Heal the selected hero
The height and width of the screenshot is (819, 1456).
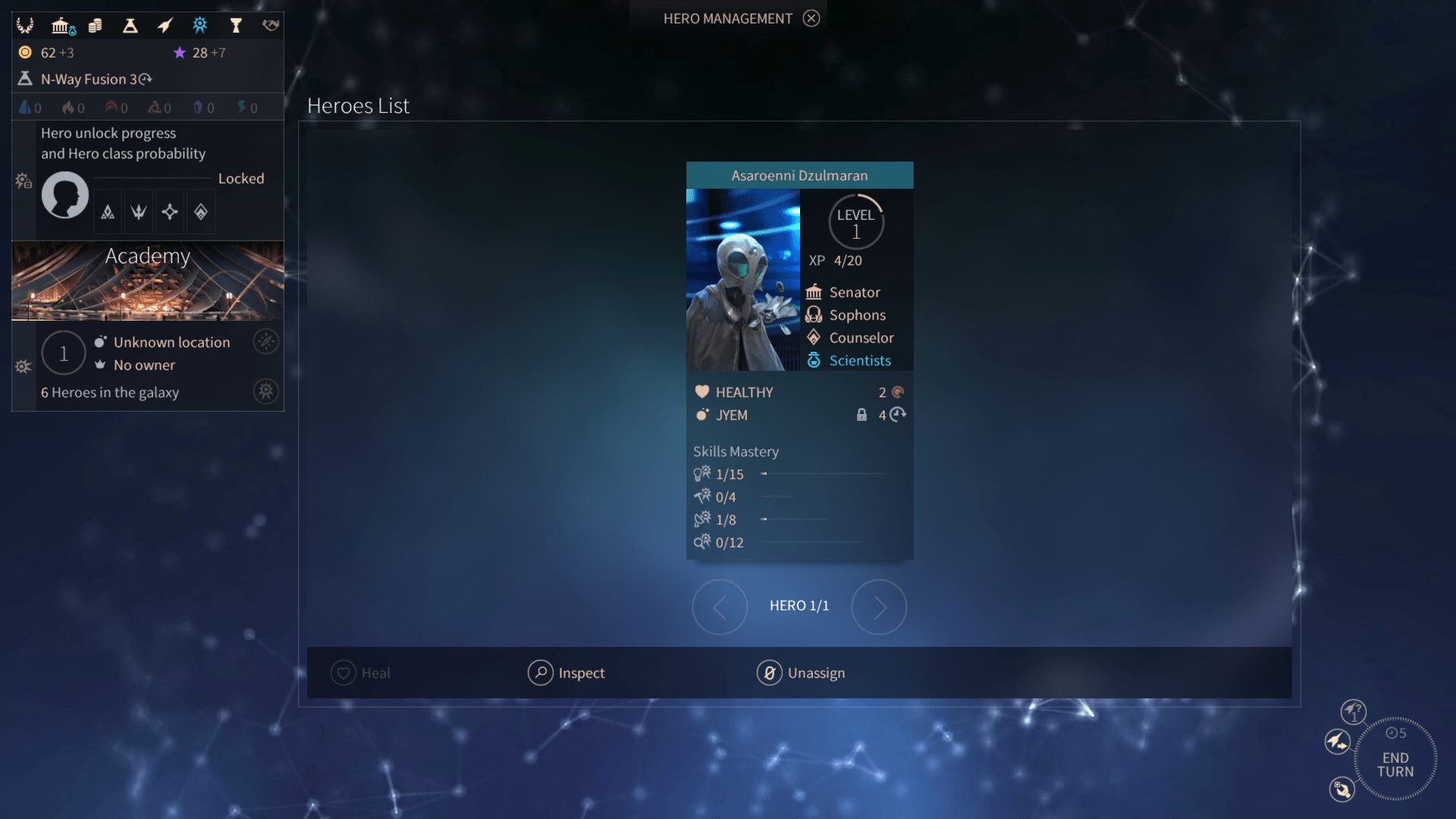point(360,673)
